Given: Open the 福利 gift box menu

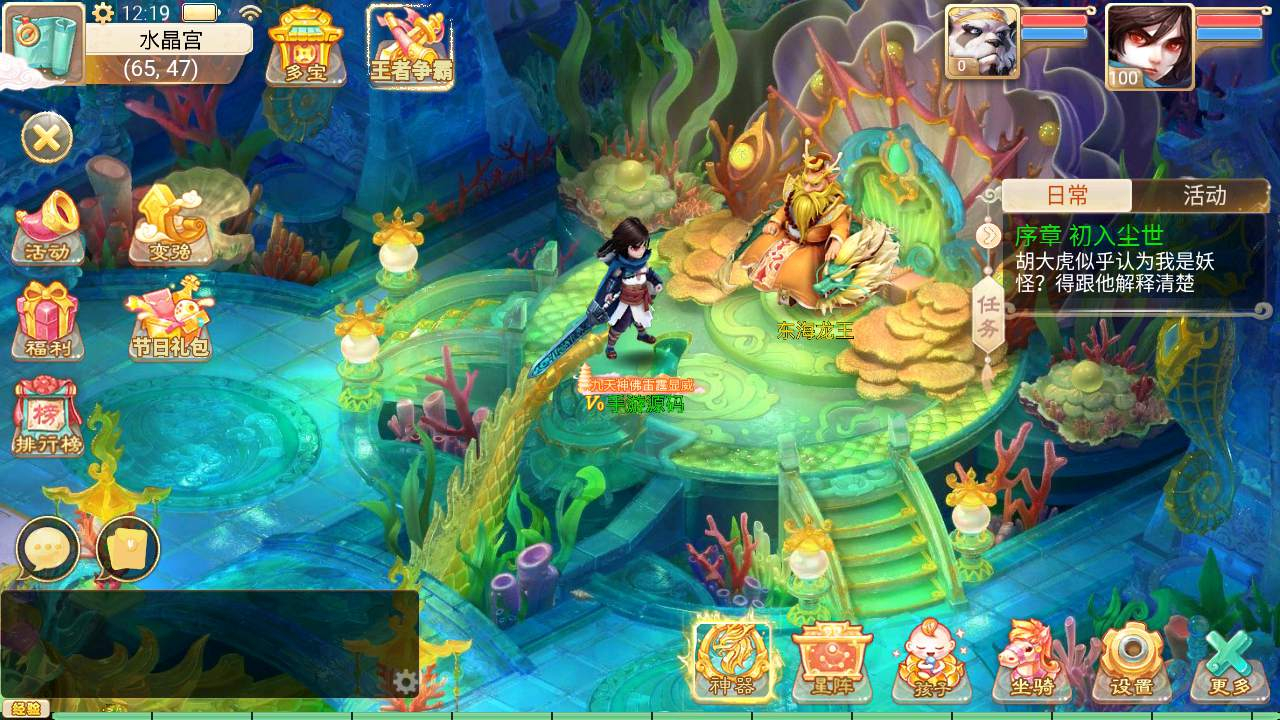Looking at the screenshot, I should coord(46,320).
